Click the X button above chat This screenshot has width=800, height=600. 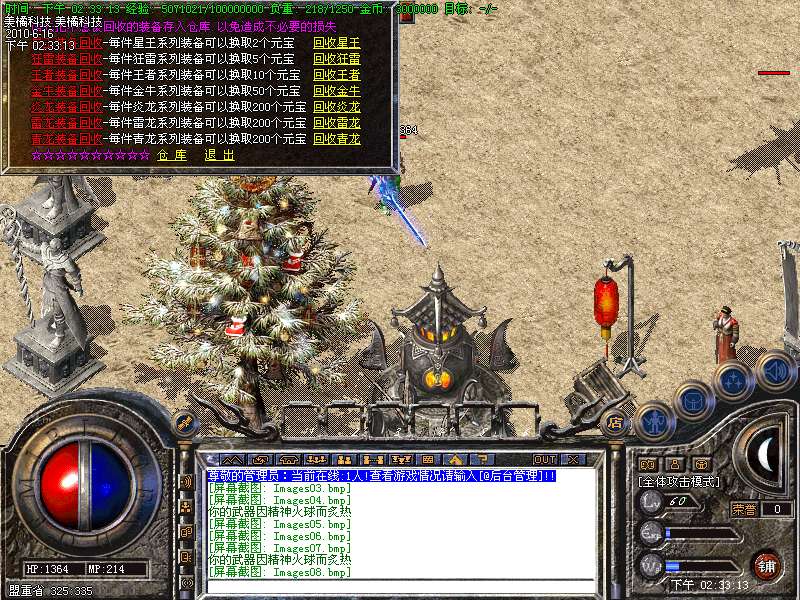[x=573, y=460]
